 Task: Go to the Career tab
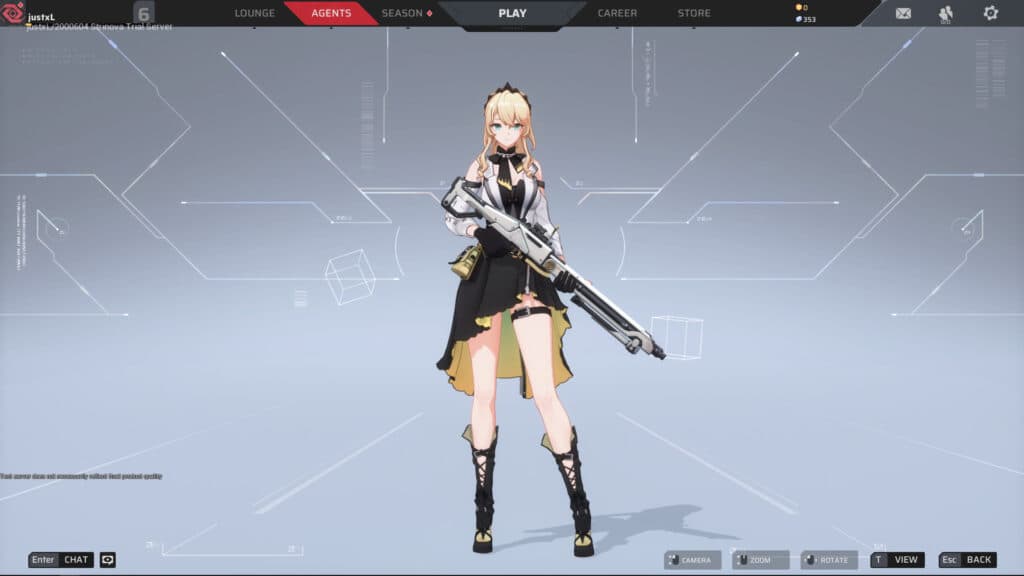[617, 13]
